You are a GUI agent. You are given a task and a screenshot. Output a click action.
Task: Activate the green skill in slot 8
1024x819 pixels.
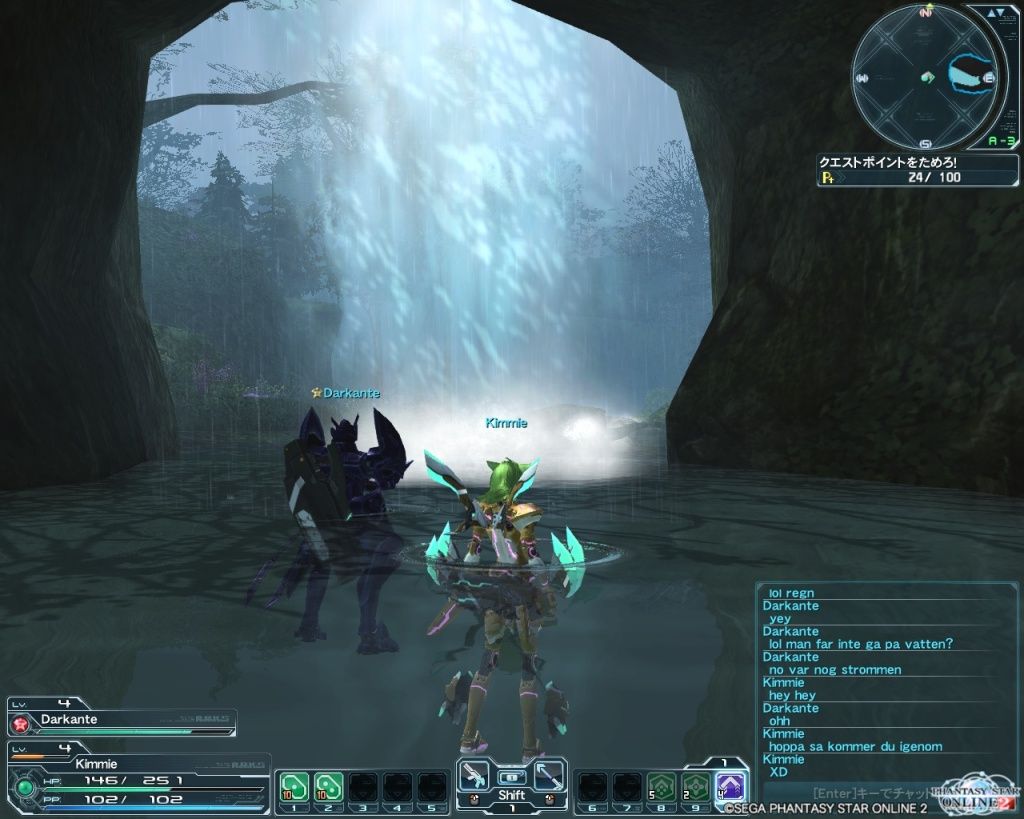[x=660, y=786]
